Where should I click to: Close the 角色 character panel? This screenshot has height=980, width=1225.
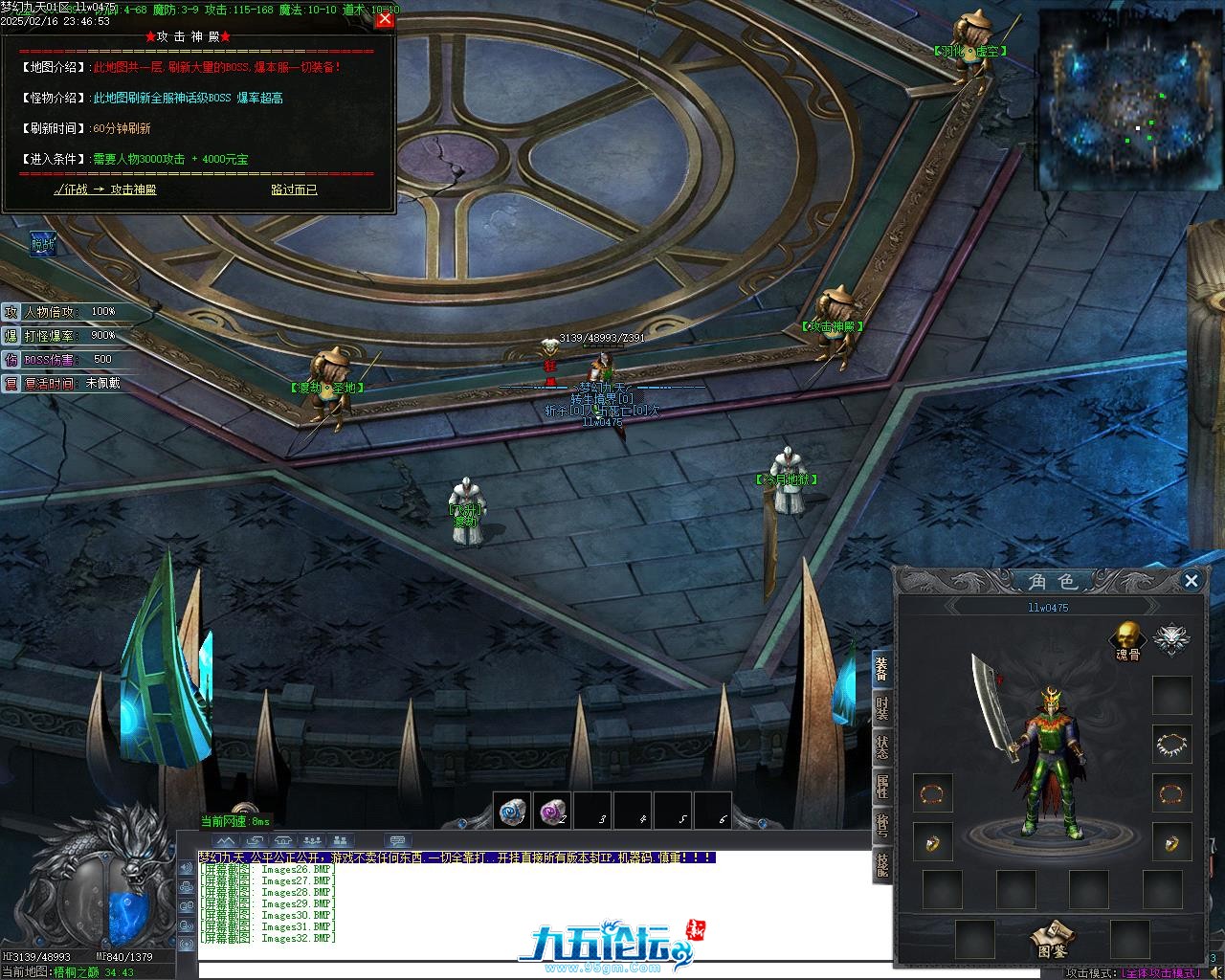pyautogui.click(x=1192, y=580)
